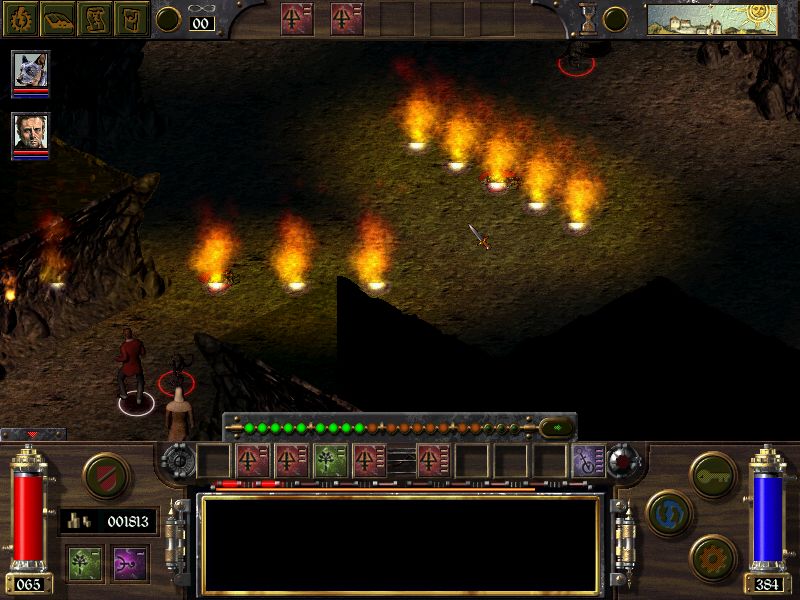Image resolution: width=800 pixels, height=600 pixels.
Task: Cast the purple rune spell
Action: (x=130, y=562)
